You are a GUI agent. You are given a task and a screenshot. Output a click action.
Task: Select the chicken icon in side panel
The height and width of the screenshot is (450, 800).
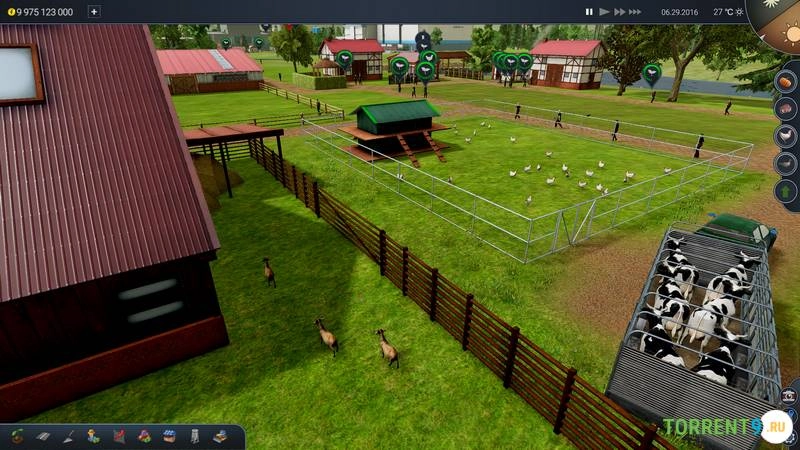786,136
